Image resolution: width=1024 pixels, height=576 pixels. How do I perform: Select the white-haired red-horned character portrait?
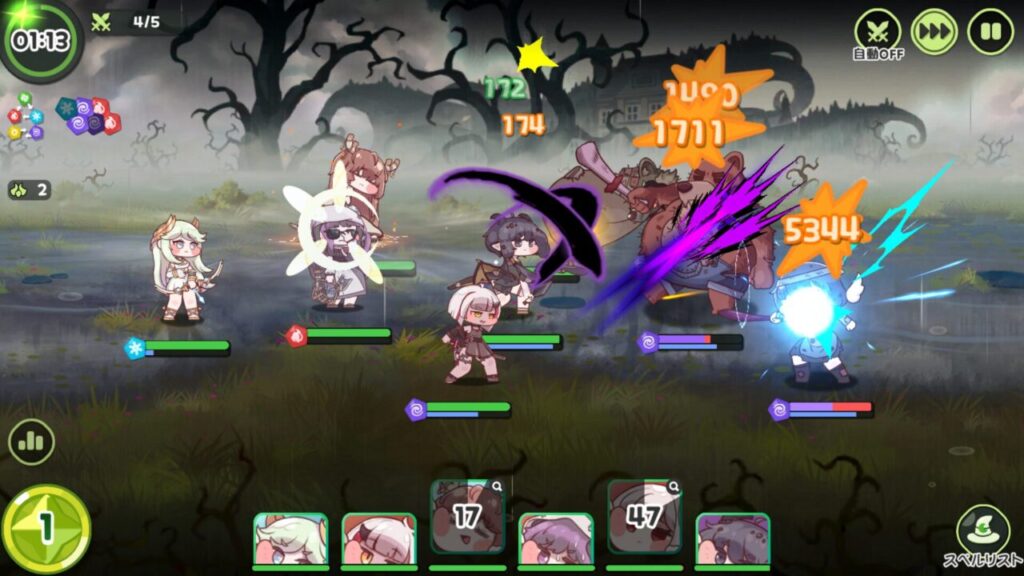[x=378, y=540]
